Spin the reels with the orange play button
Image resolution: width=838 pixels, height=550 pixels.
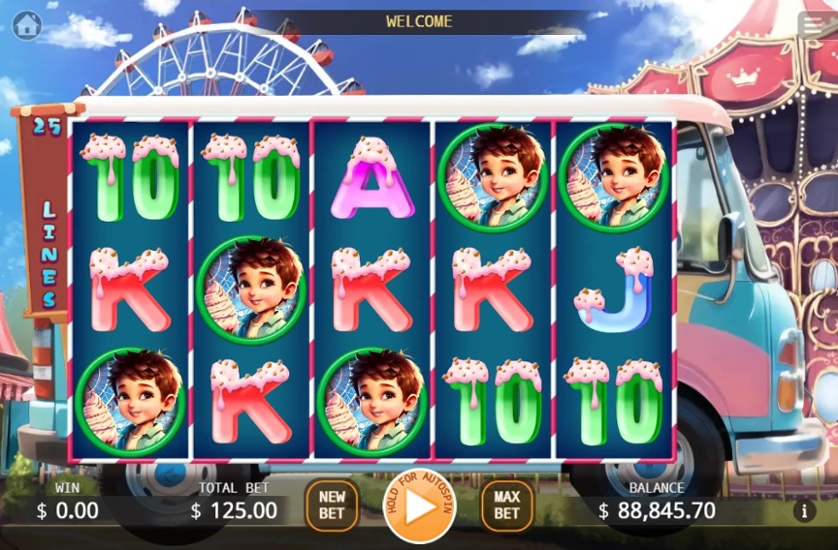coord(419,506)
